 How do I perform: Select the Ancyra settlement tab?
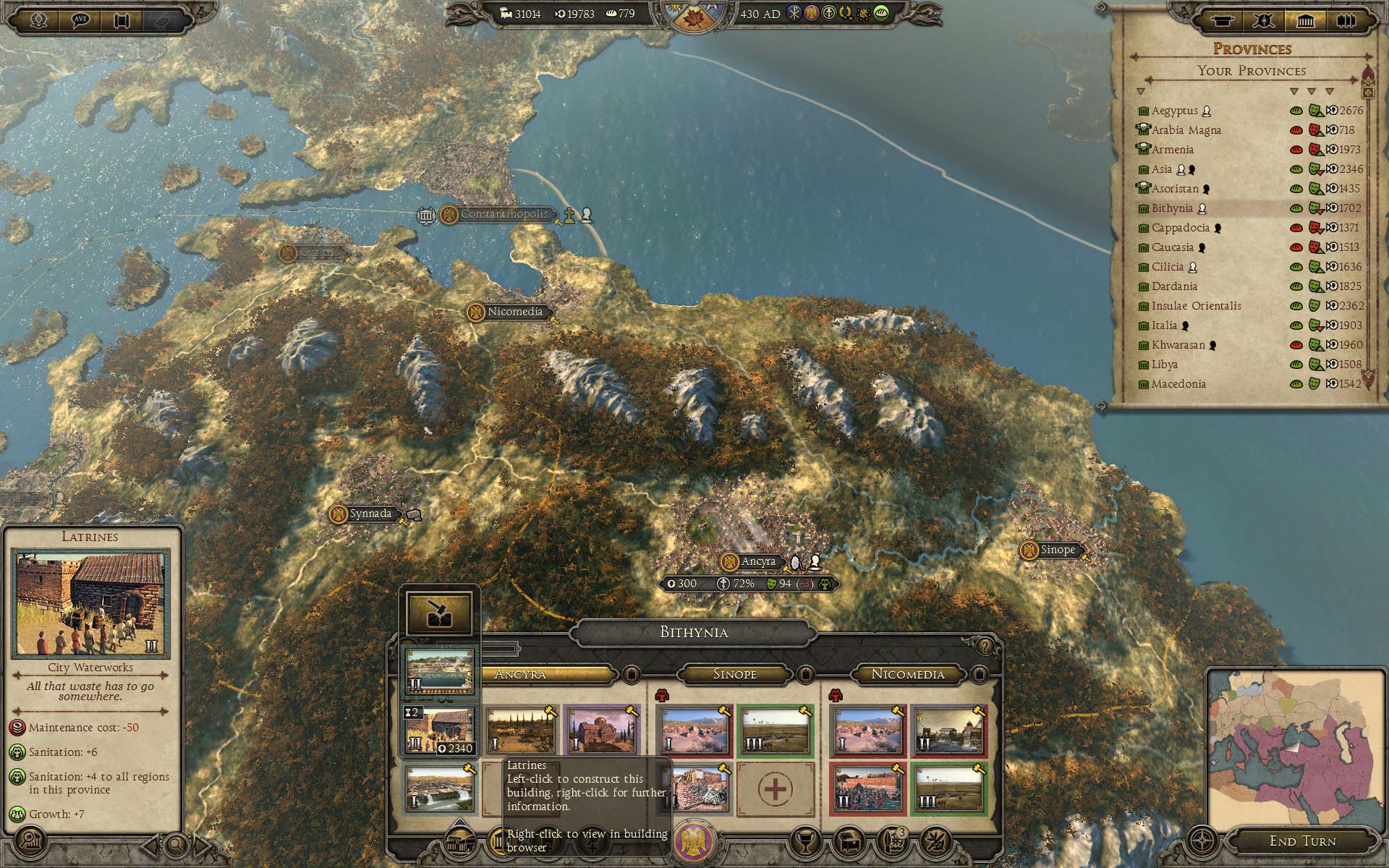point(519,674)
